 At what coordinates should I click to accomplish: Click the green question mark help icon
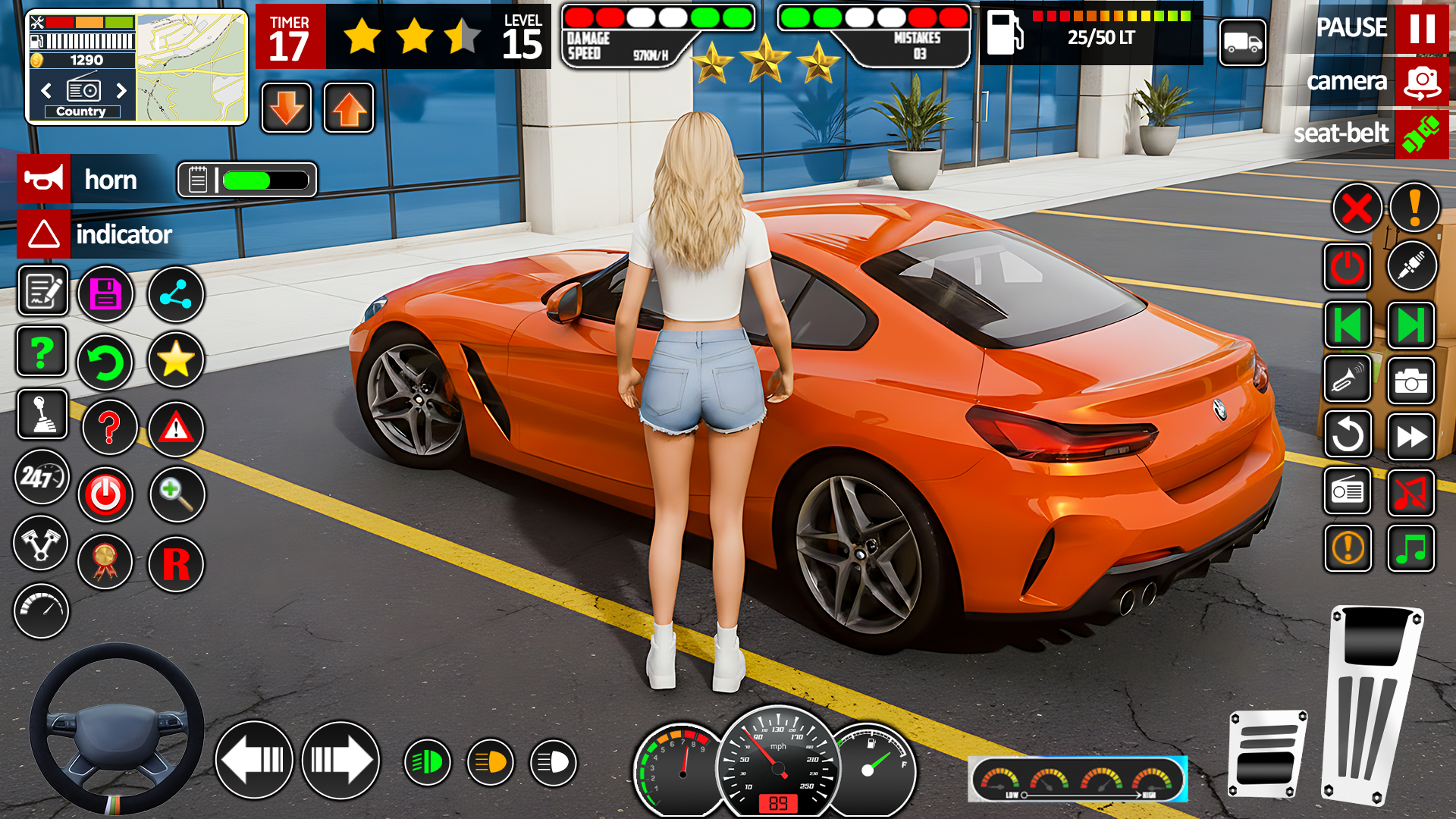point(42,352)
